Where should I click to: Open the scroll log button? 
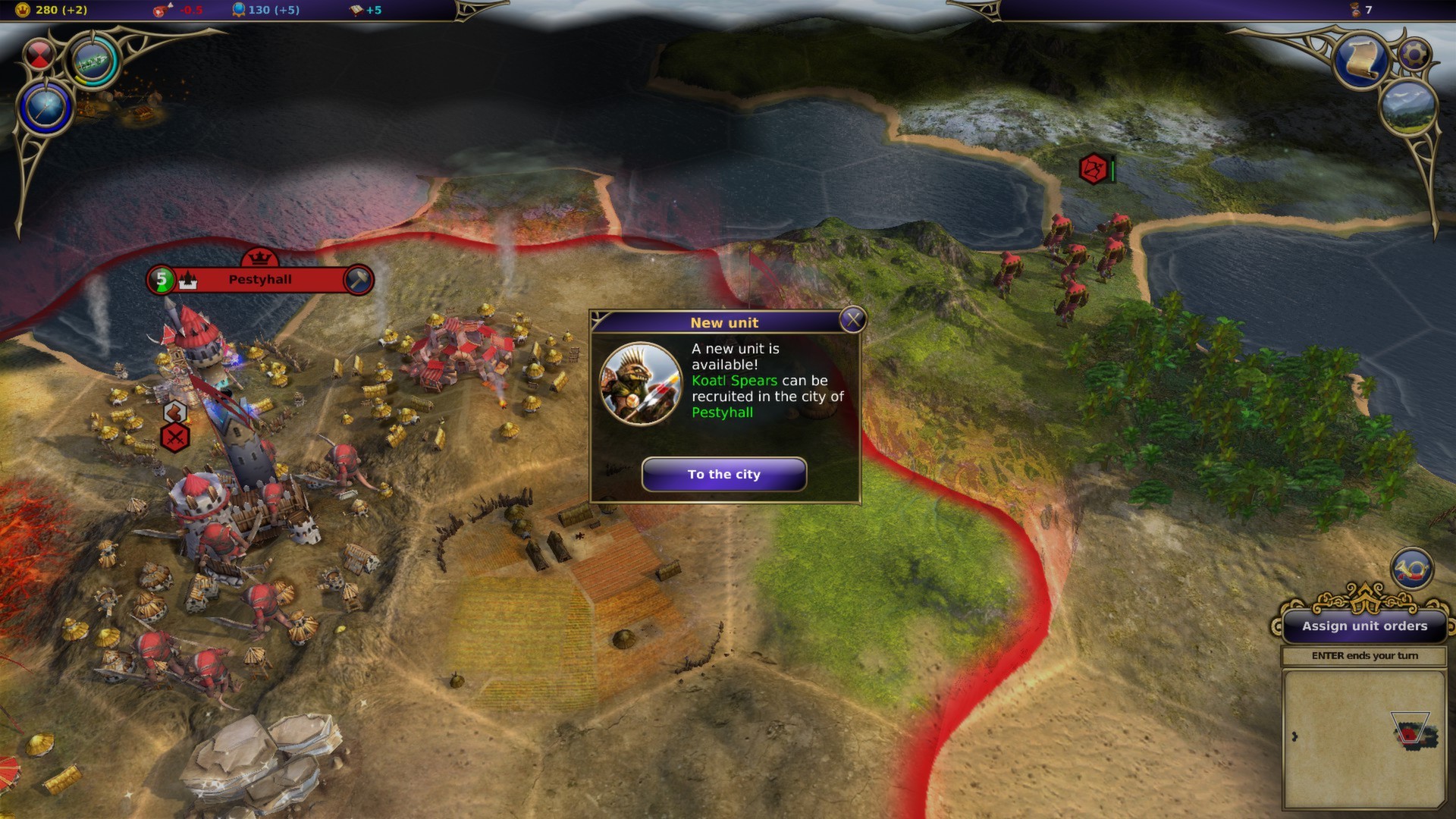[1361, 59]
